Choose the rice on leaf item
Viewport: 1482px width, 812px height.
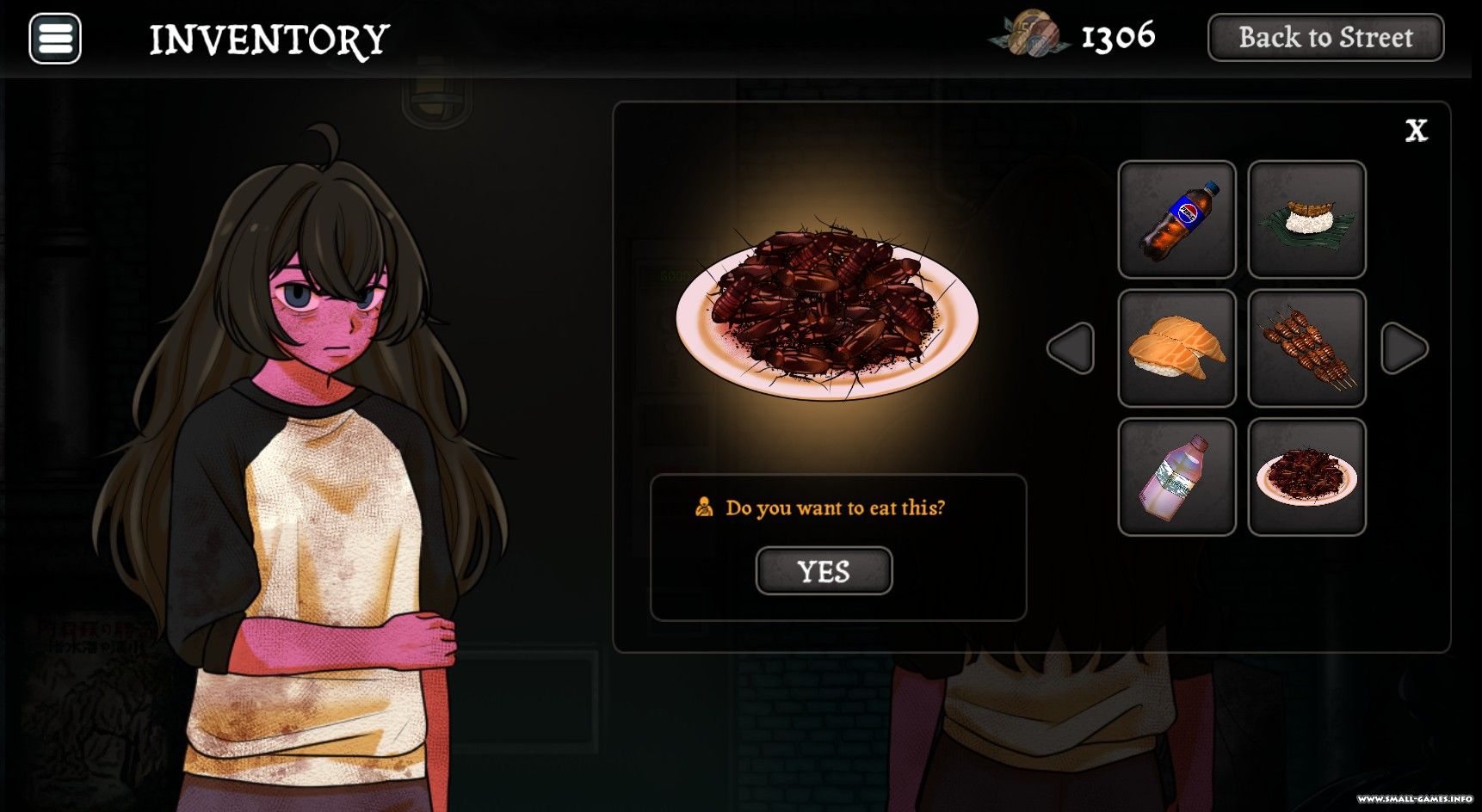coord(1306,219)
